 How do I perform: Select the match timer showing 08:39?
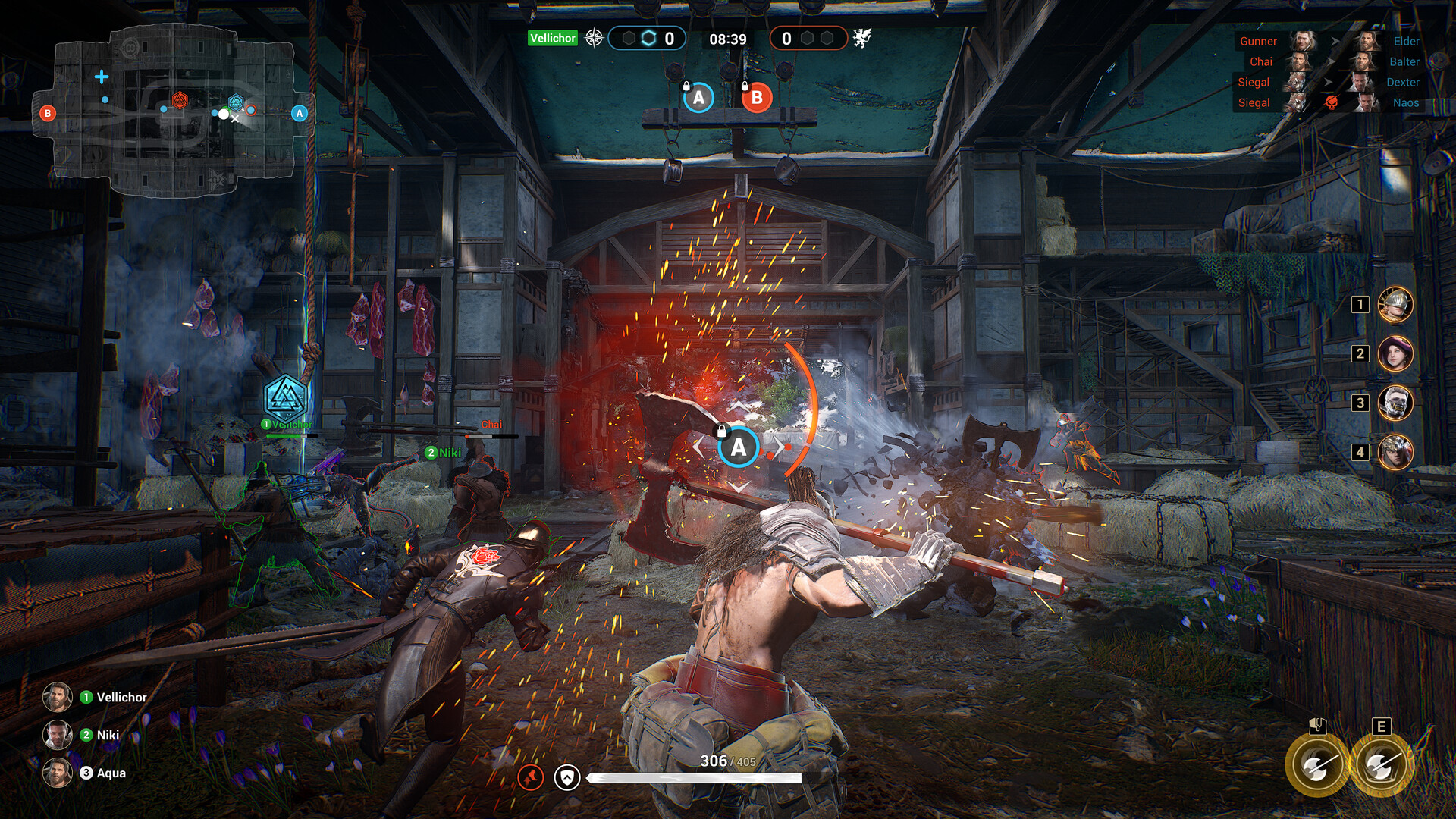coord(726,36)
